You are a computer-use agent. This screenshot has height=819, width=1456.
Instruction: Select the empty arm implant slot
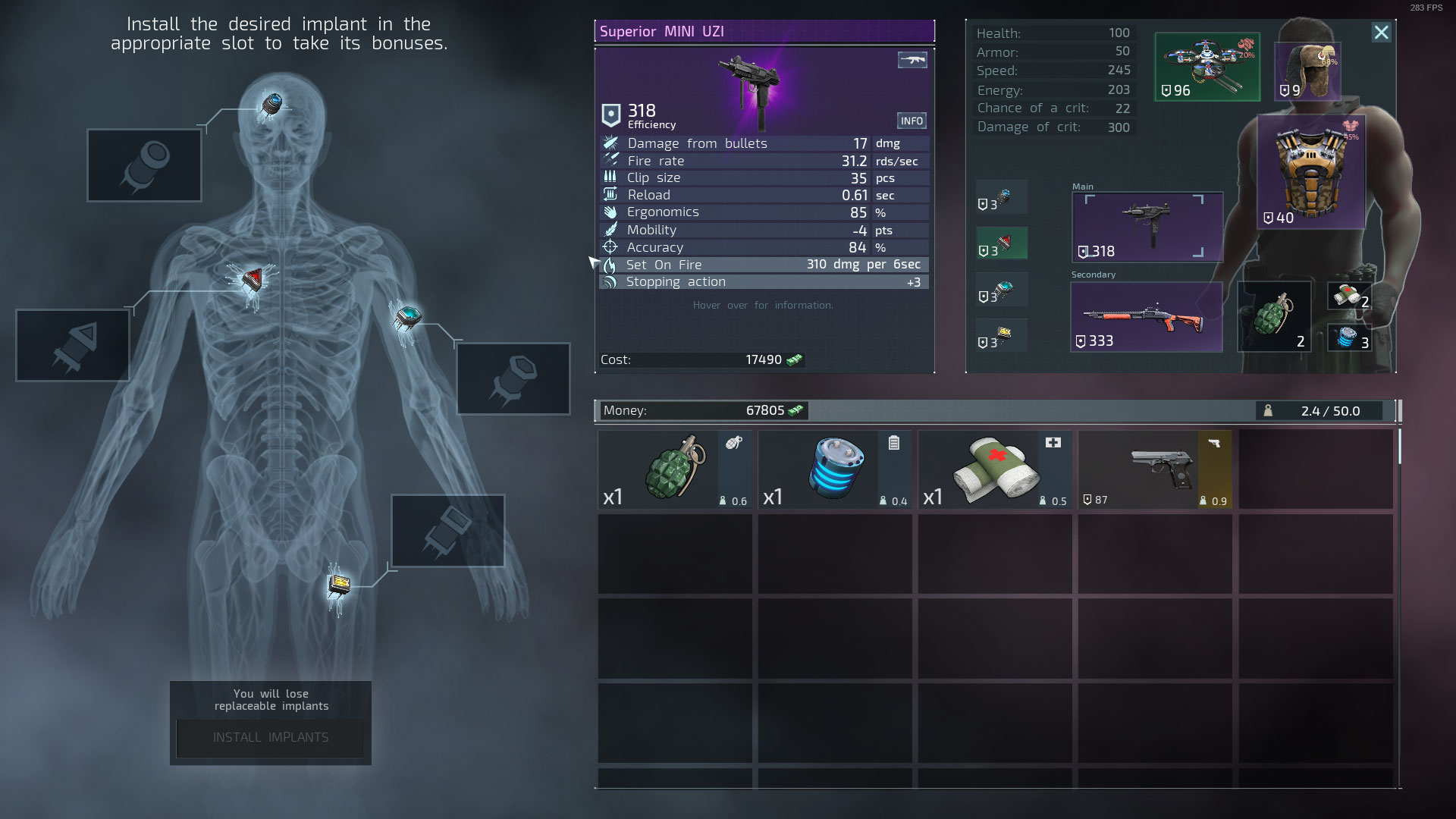coord(513,378)
